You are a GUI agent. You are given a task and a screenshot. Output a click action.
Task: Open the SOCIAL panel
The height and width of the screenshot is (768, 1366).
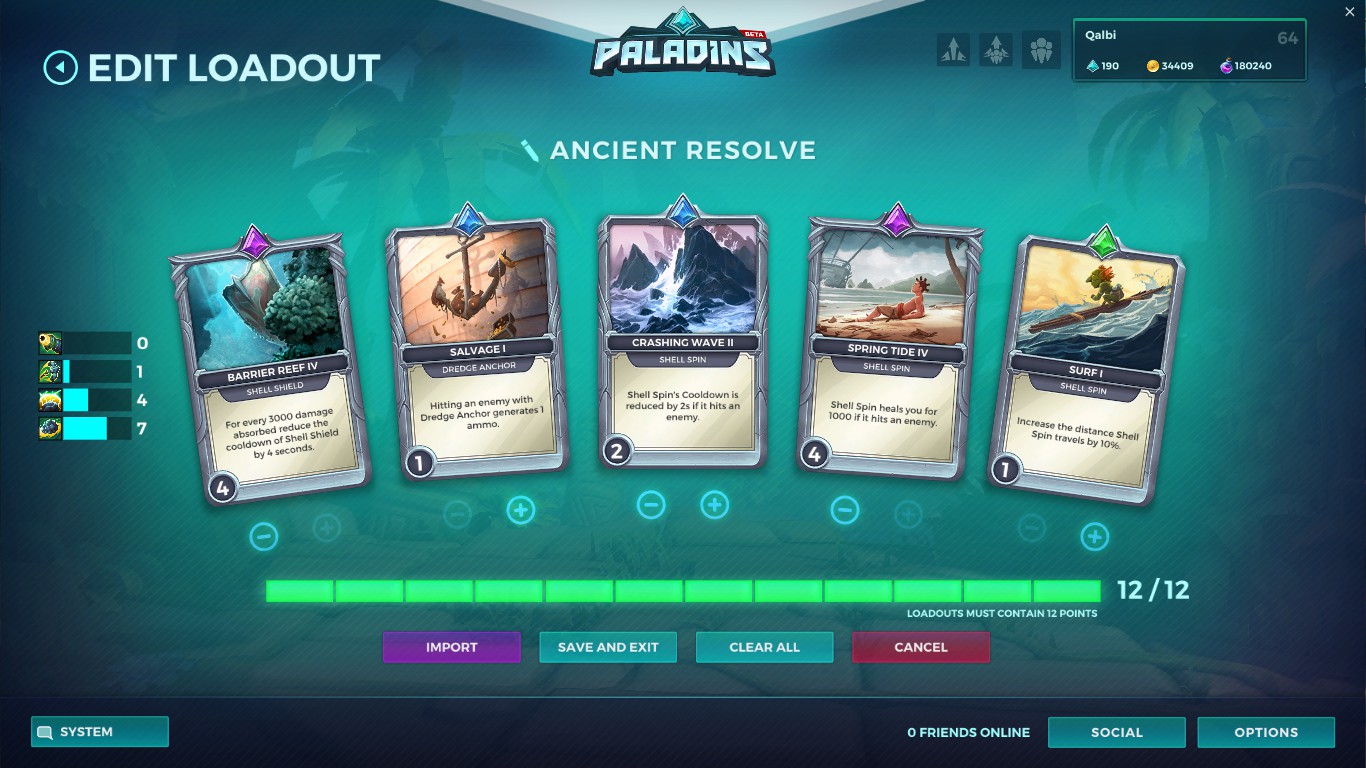[1116, 732]
